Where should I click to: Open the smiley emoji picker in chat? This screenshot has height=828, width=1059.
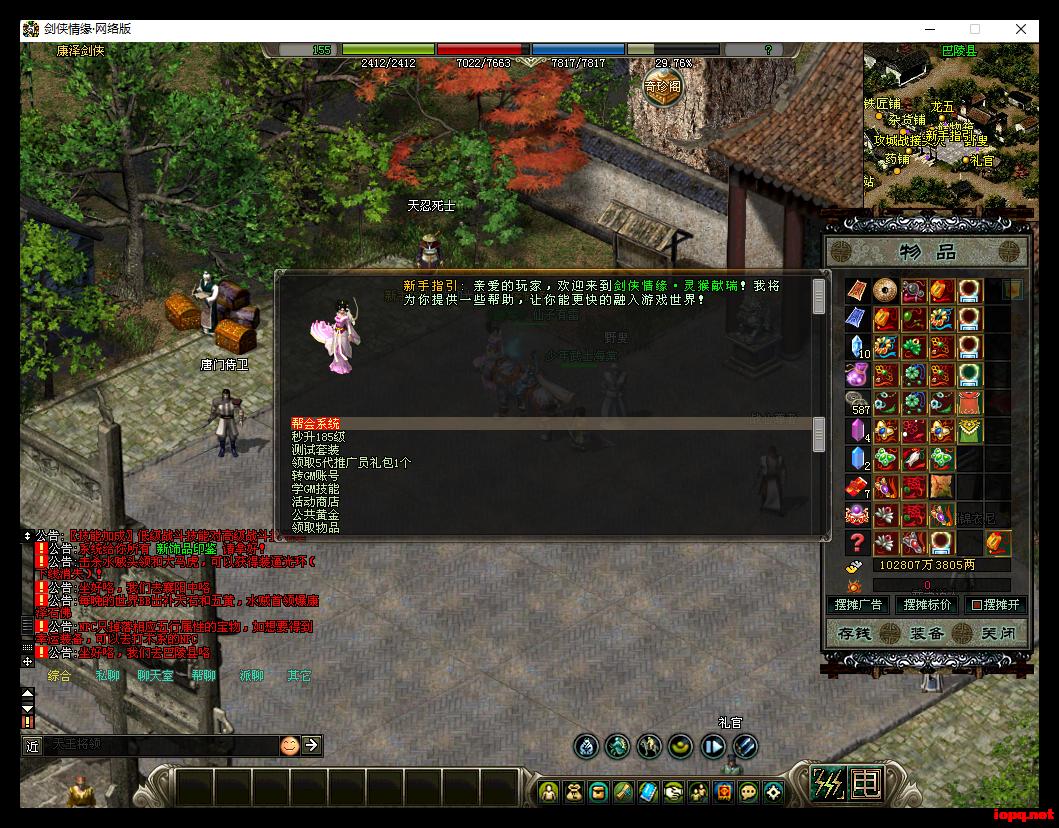tap(289, 745)
